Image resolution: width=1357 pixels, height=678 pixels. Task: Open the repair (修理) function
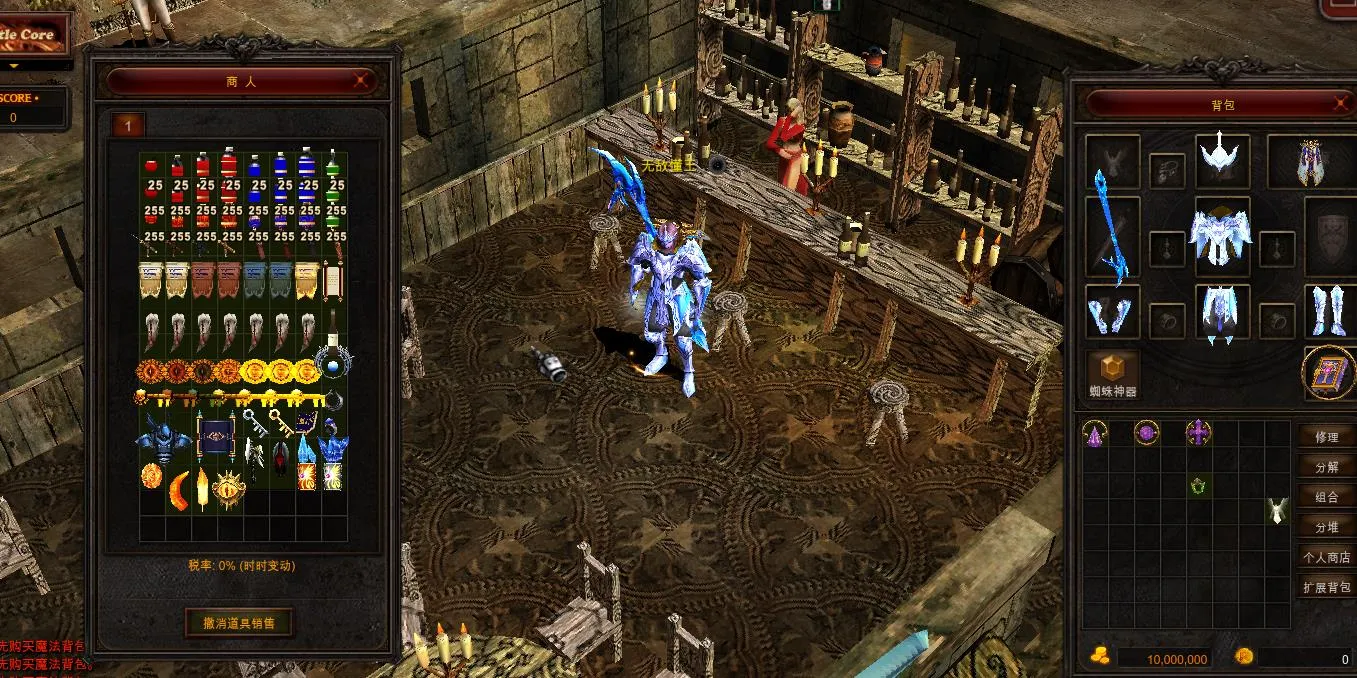click(1326, 437)
